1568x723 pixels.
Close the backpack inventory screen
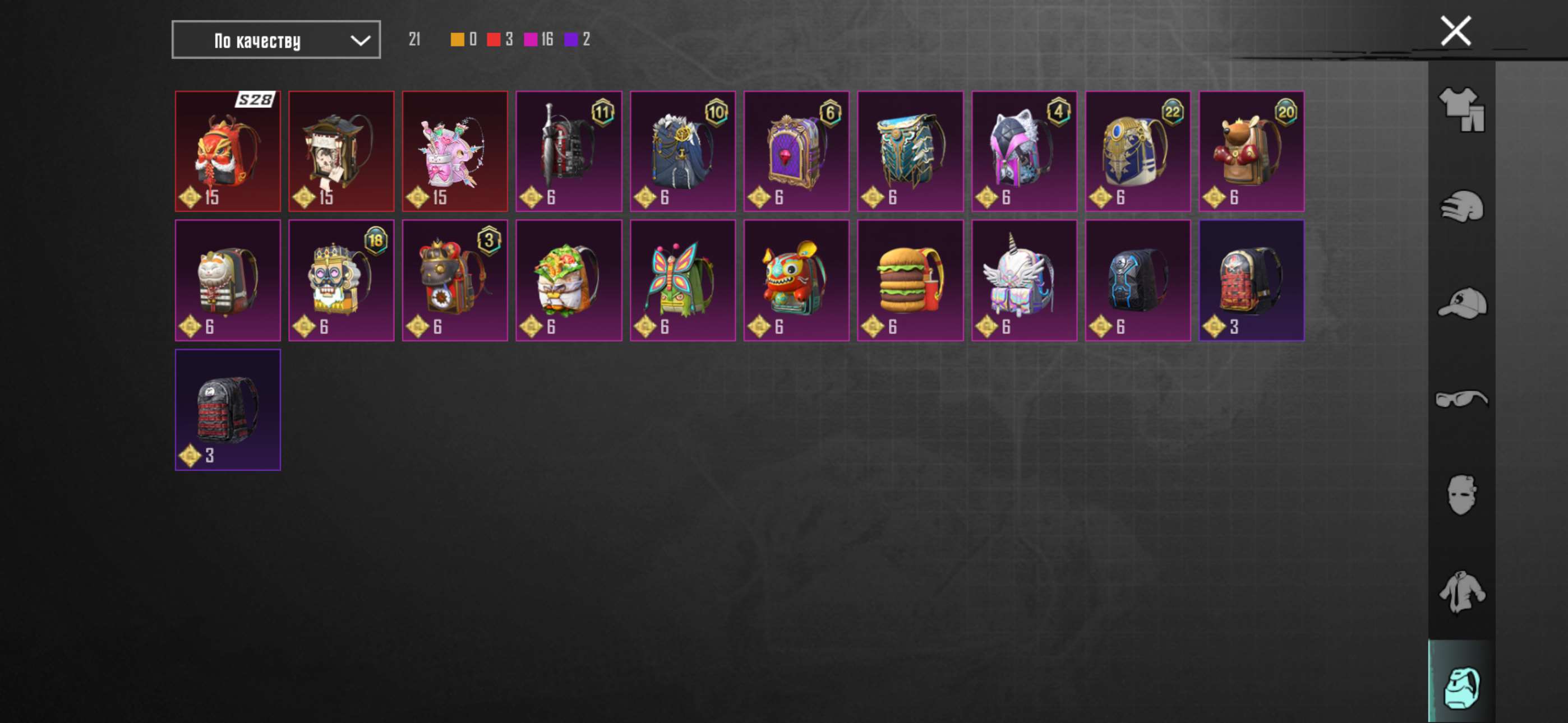1455,31
